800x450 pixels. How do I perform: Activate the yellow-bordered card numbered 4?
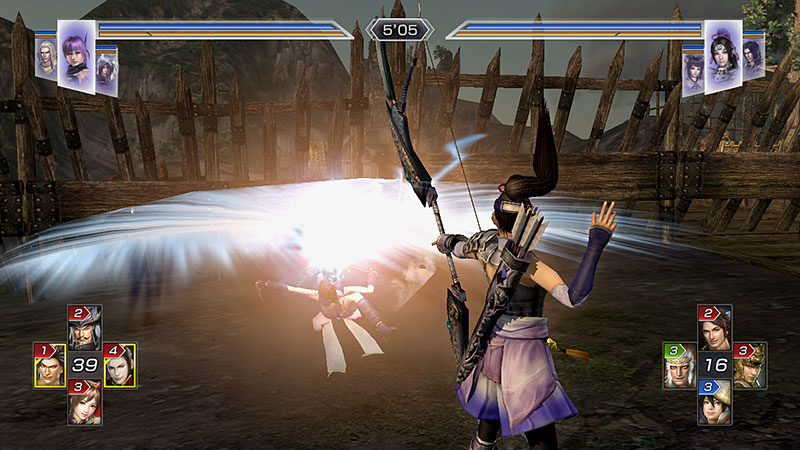pos(119,366)
